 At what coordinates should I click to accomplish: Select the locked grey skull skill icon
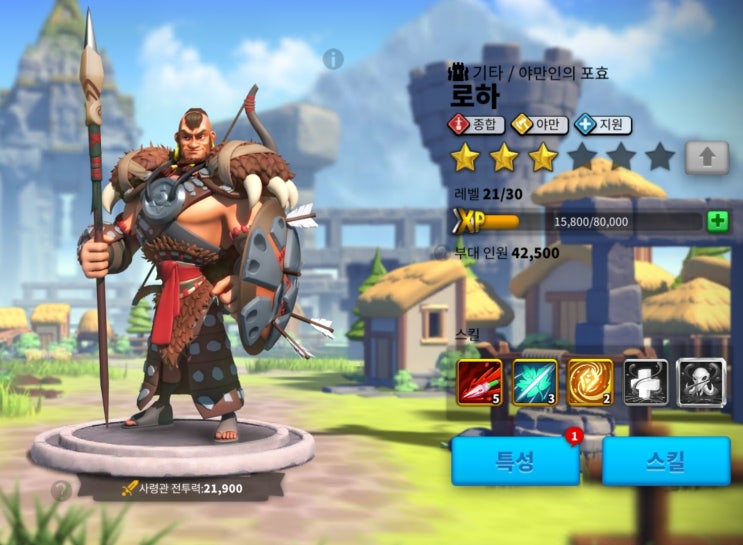click(x=700, y=382)
